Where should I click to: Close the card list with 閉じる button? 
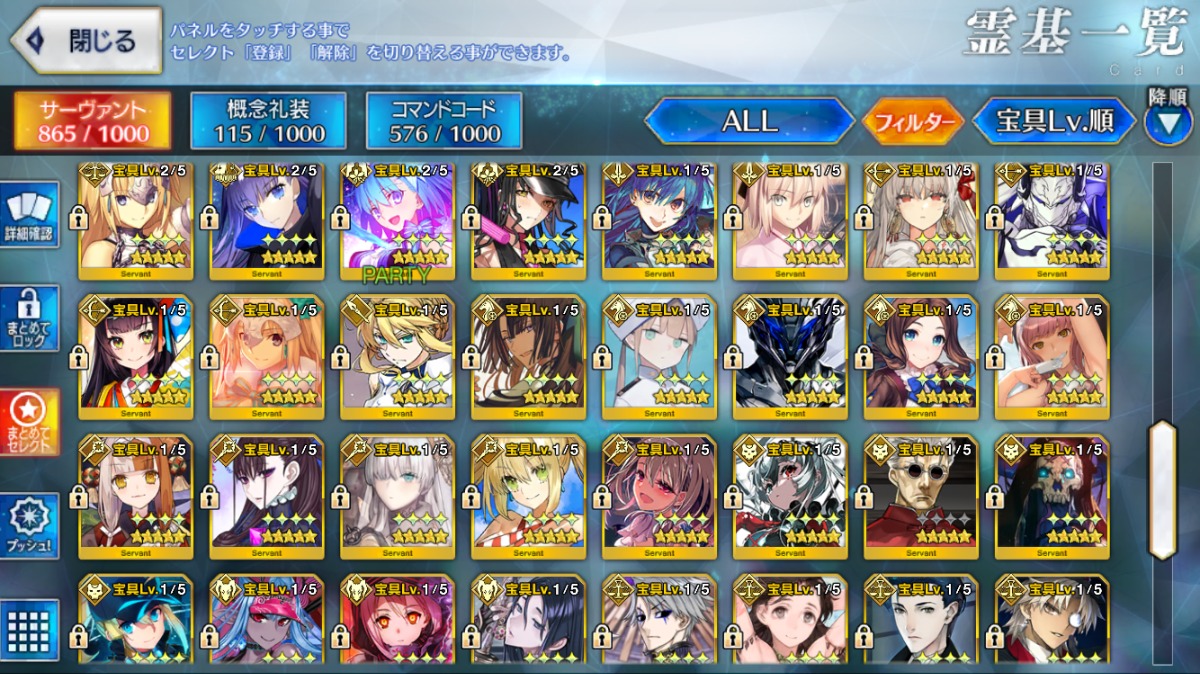(x=86, y=42)
